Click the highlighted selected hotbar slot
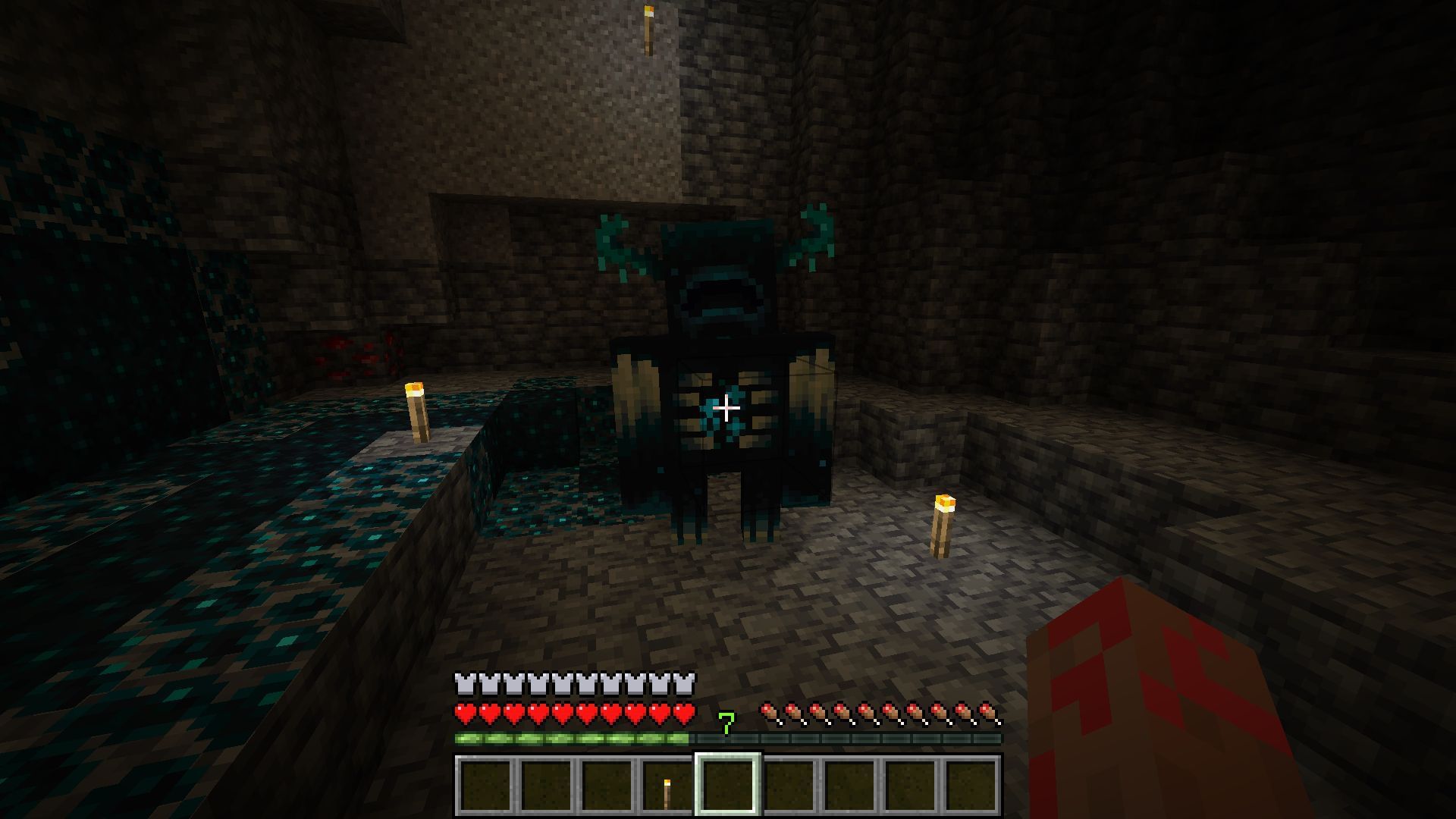1456x819 pixels. coord(728,785)
